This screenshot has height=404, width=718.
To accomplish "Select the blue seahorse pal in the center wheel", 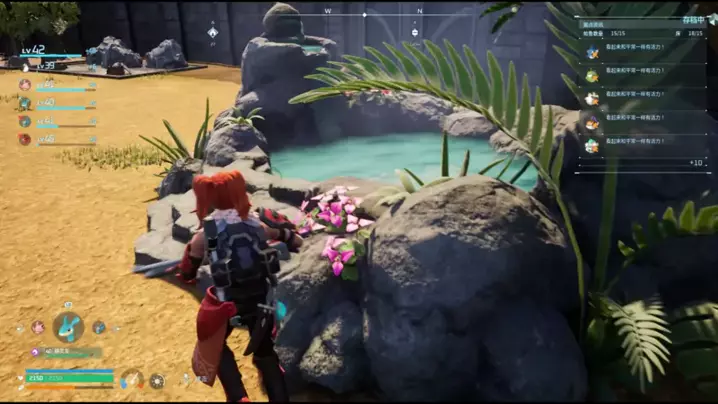I will (x=68, y=326).
